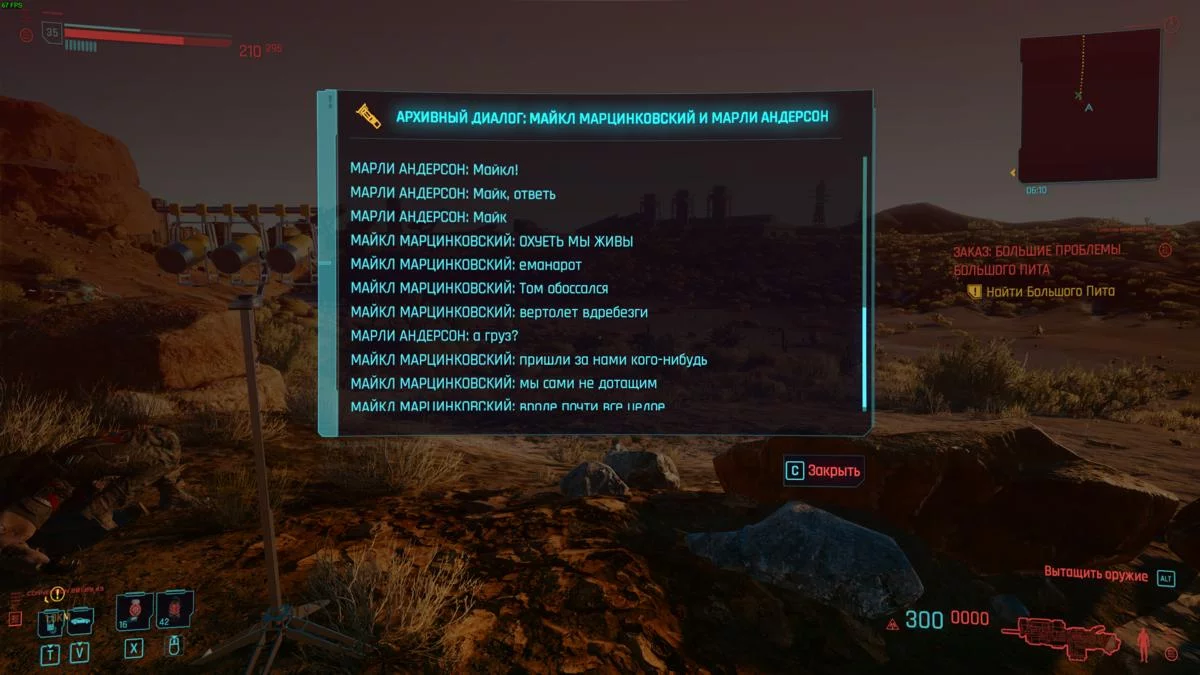Viewport: 1200px width, 675px height.
Task: Click the level 35 badge
Action: tap(52, 33)
